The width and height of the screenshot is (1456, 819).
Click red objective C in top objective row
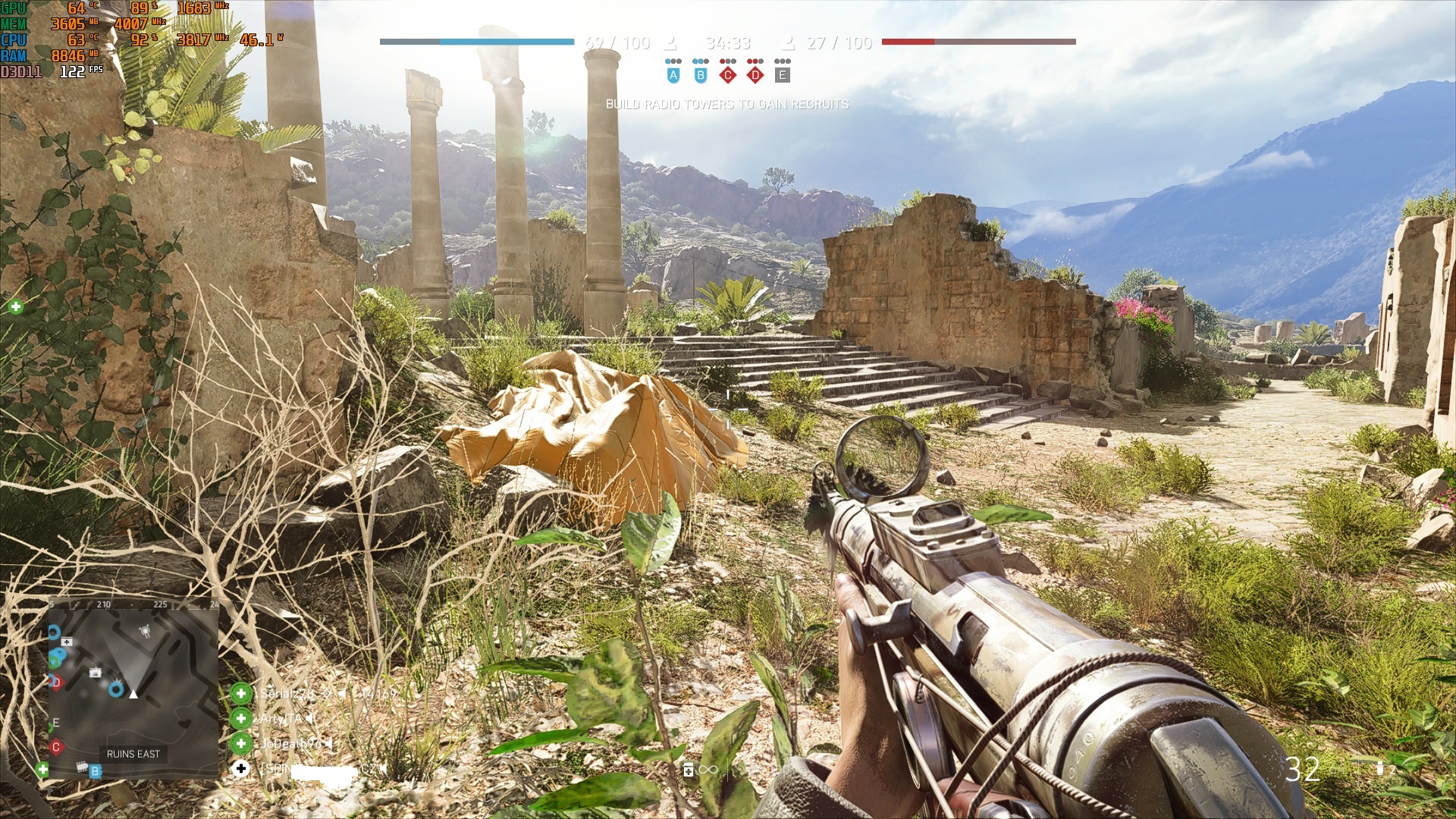coord(728,75)
